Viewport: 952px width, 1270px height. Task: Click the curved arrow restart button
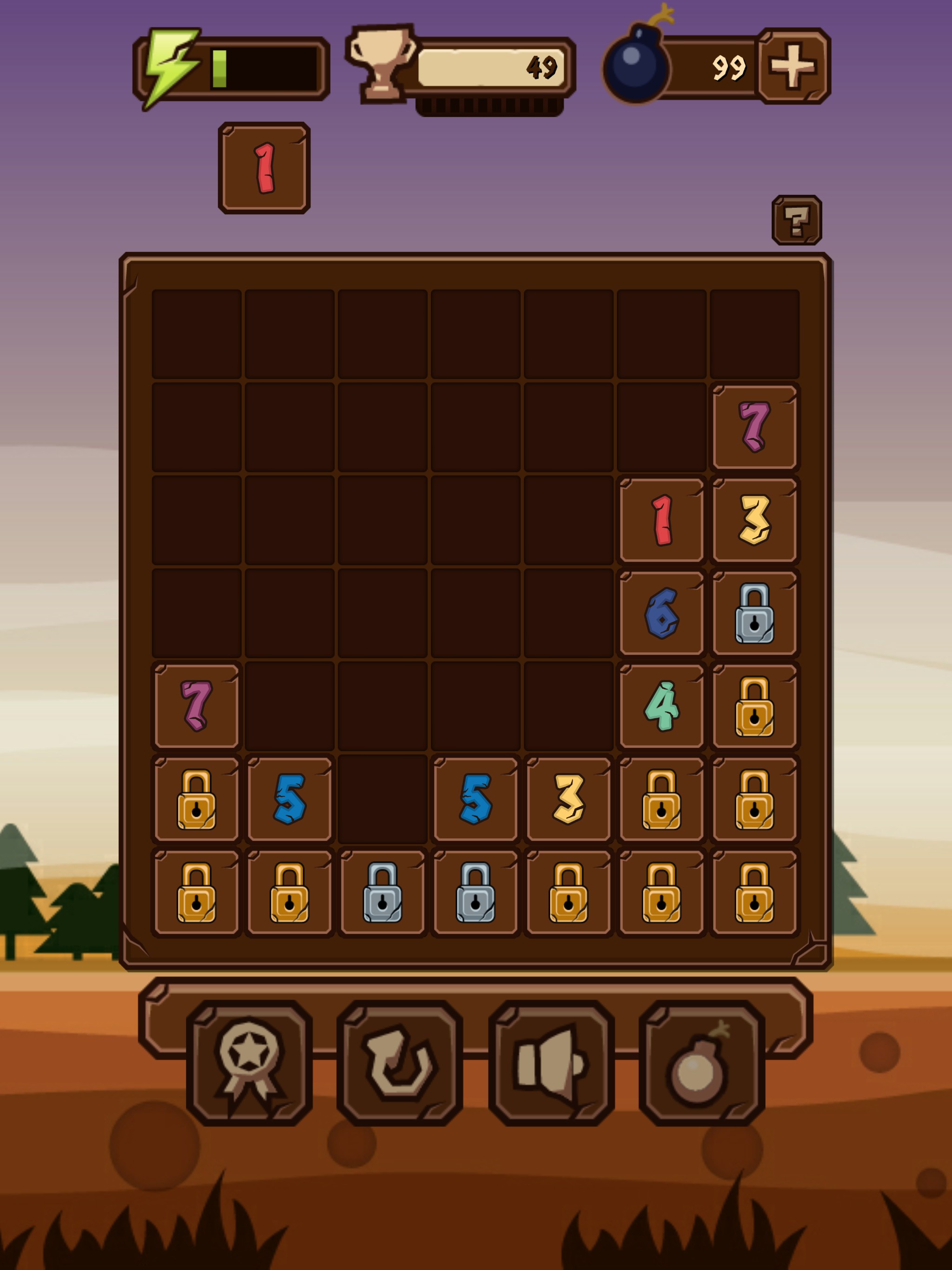(400, 1062)
